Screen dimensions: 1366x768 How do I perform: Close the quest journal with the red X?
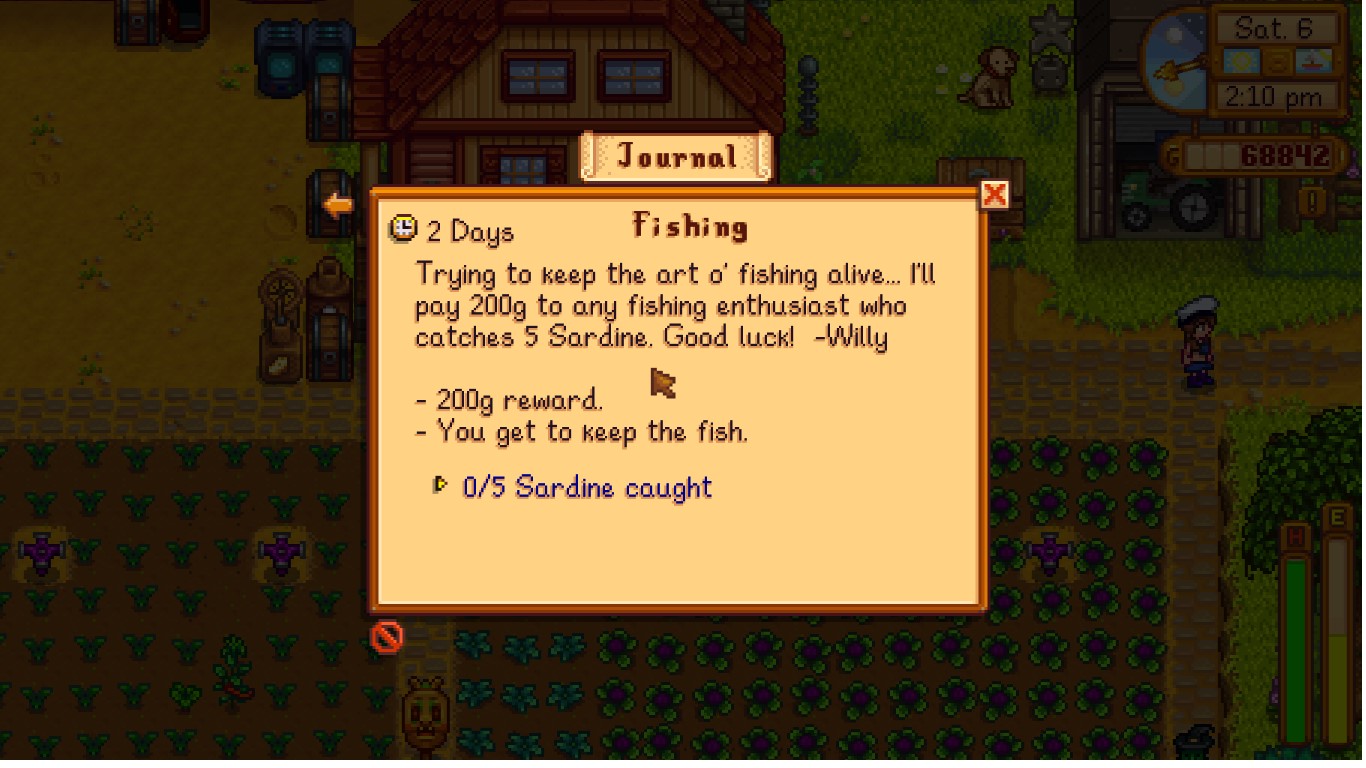996,195
